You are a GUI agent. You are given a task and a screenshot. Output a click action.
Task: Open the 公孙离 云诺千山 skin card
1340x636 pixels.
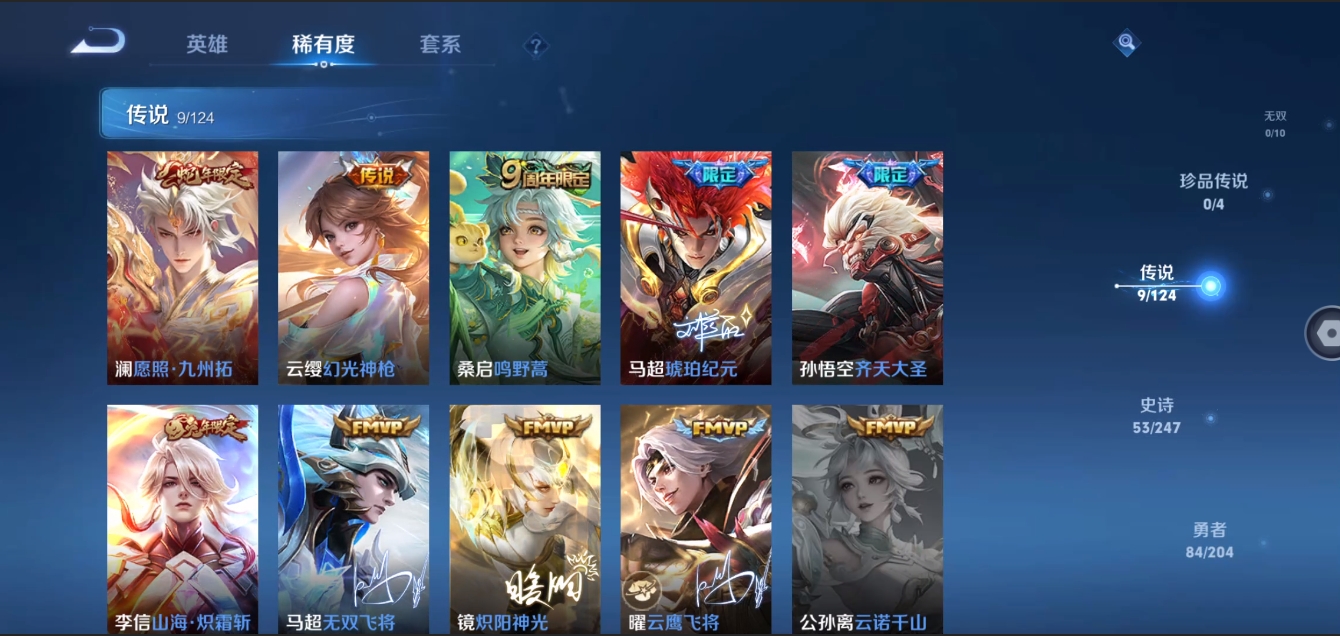coord(867,518)
